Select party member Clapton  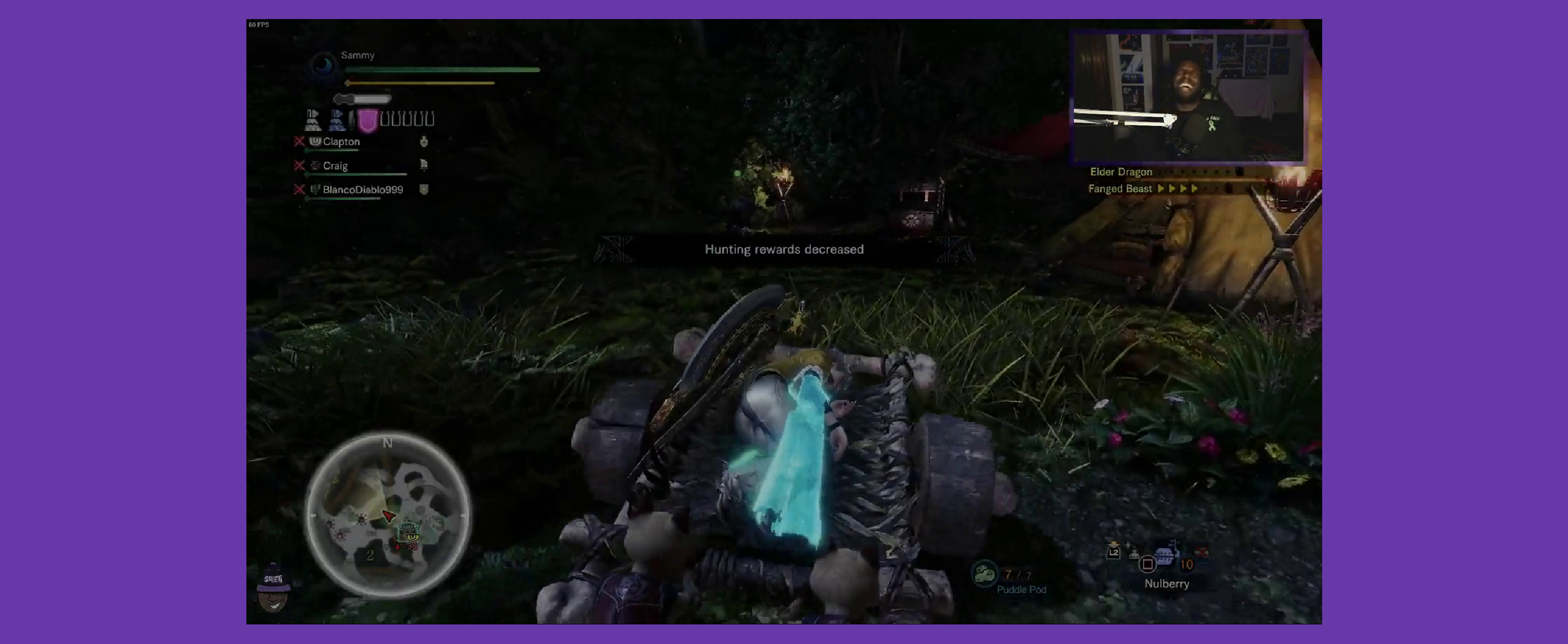pyautogui.click(x=341, y=142)
